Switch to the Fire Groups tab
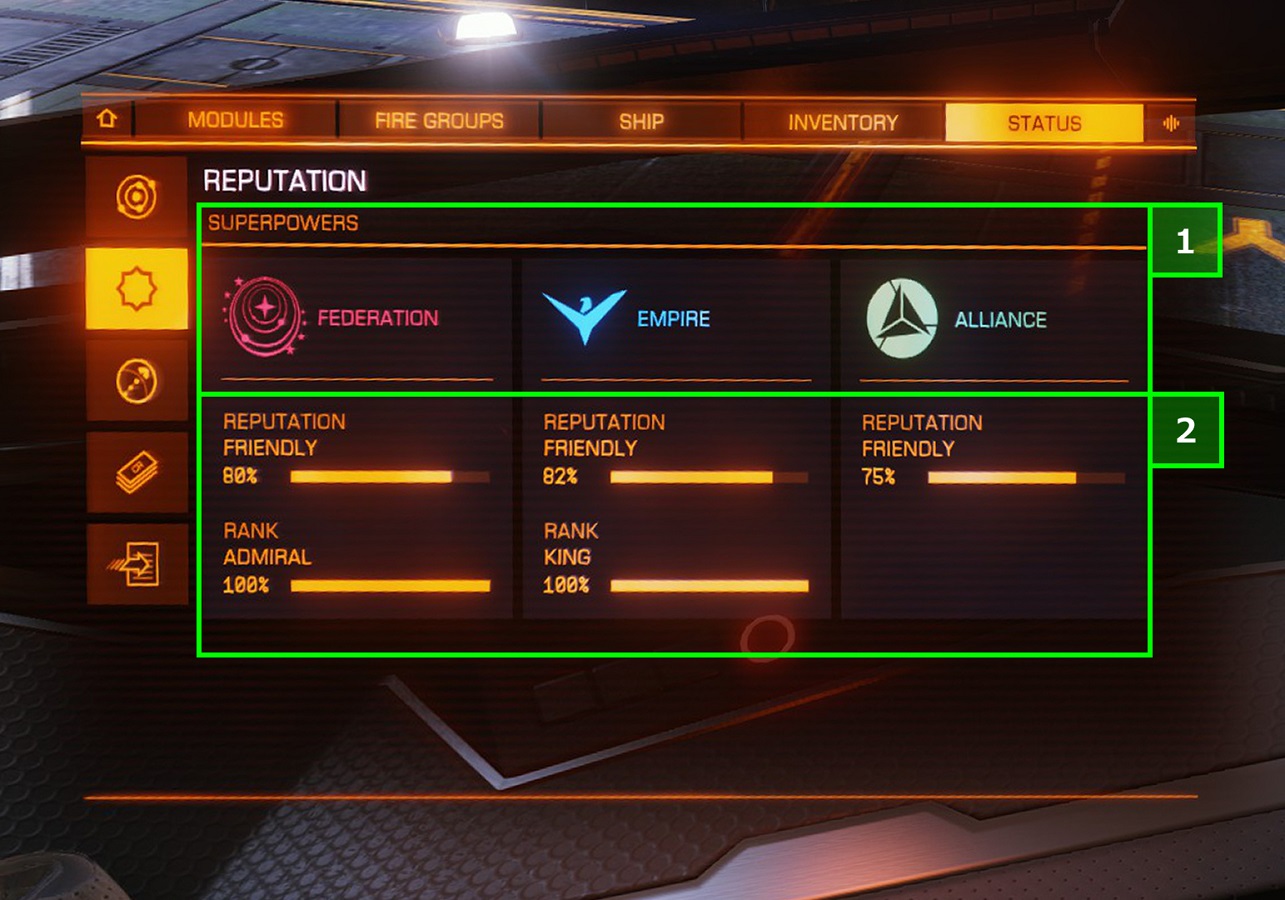 pos(439,122)
